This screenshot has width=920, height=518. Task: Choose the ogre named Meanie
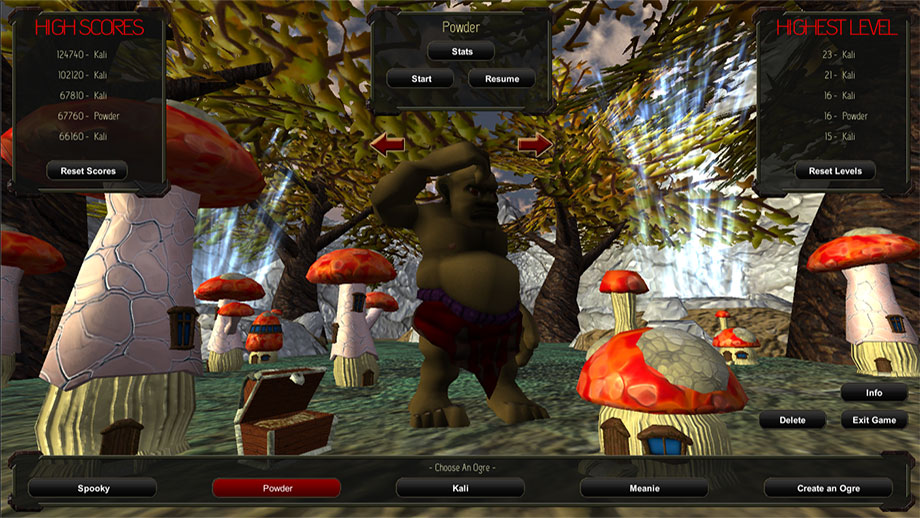click(644, 488)
